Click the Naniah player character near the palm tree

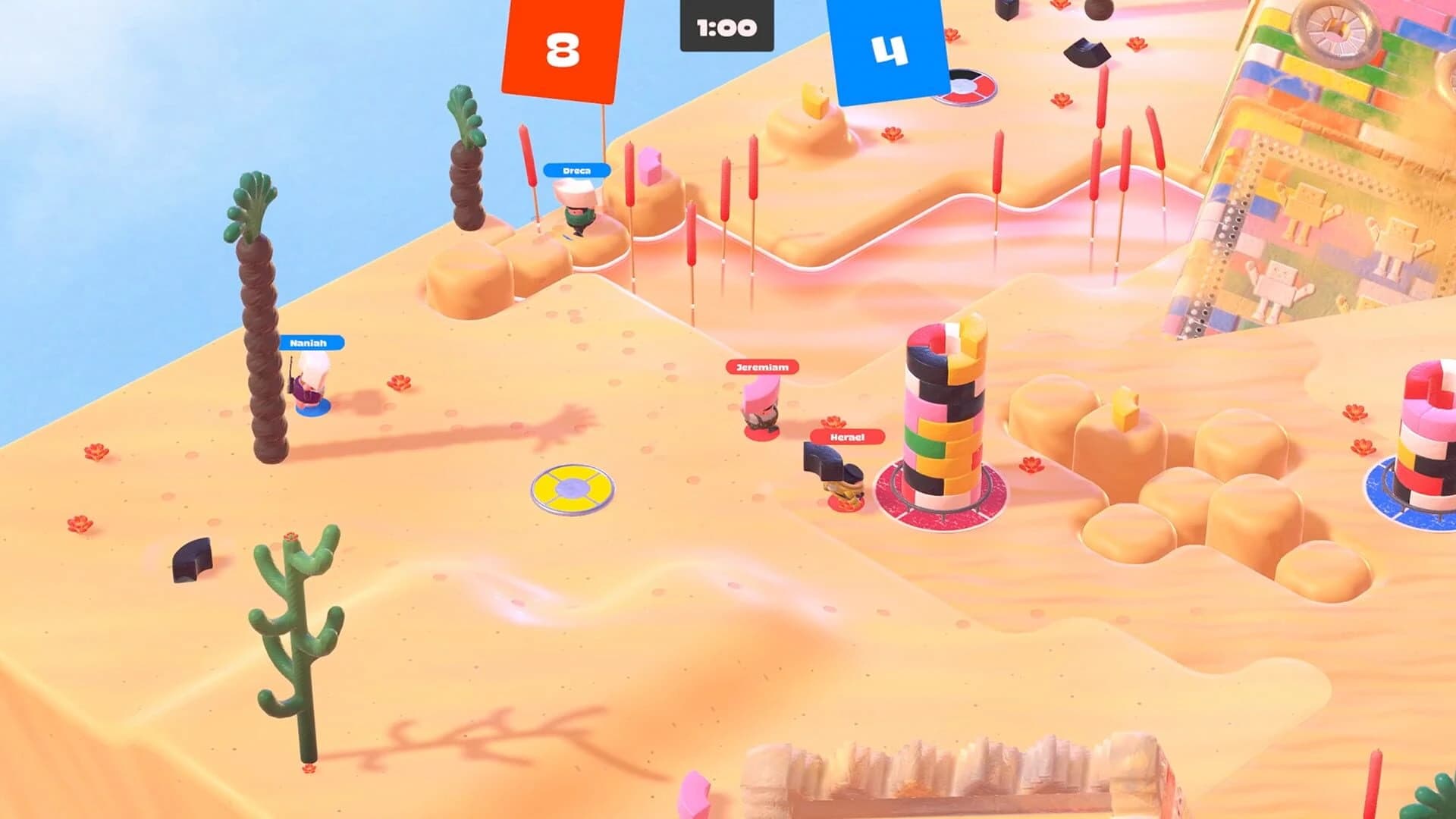pos(309,387)
